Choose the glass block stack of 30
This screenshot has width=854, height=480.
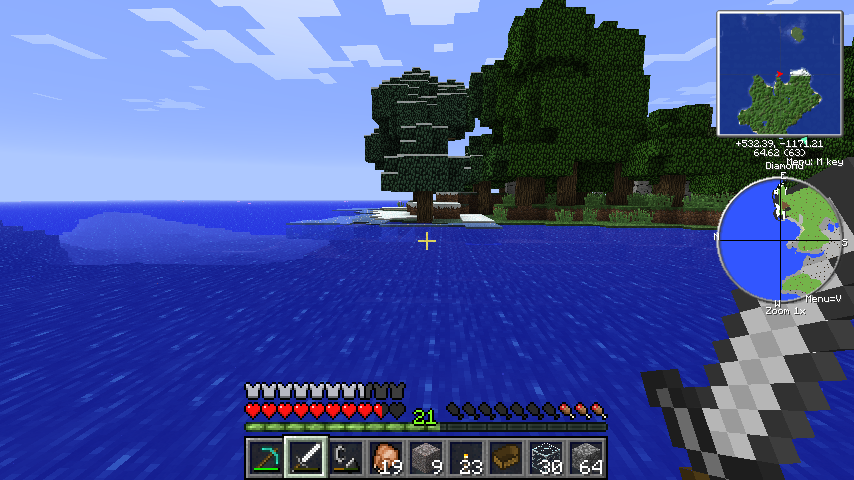tap(546, 458)
